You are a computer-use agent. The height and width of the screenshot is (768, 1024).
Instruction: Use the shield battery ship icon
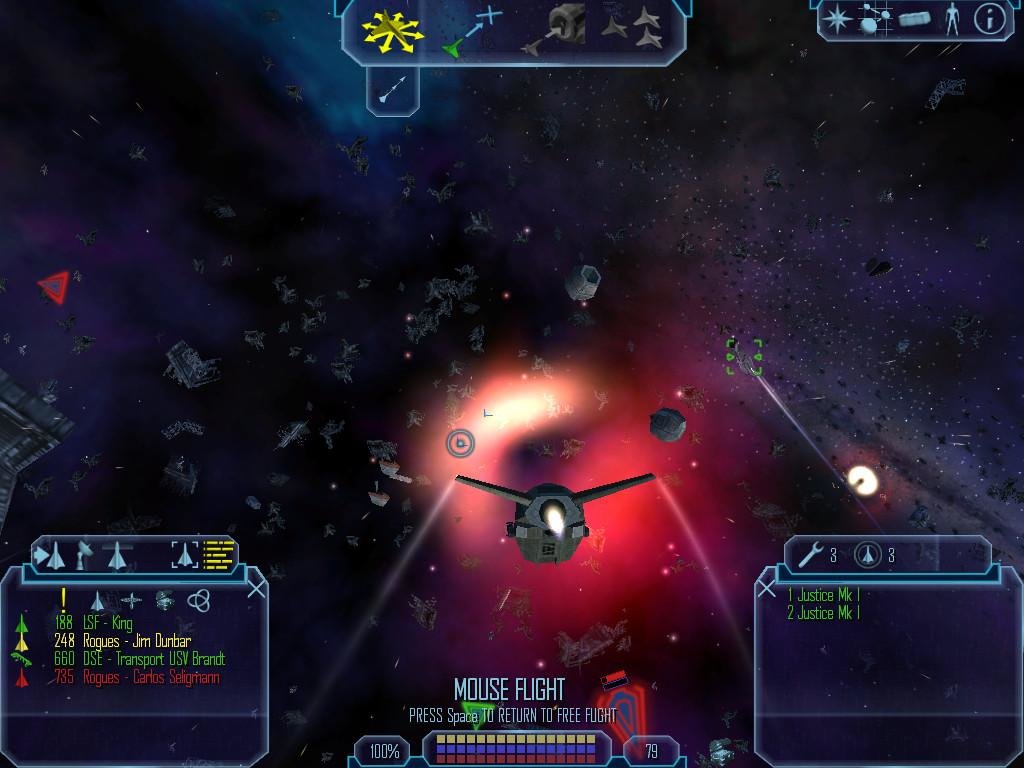click(x=867, y=555)
